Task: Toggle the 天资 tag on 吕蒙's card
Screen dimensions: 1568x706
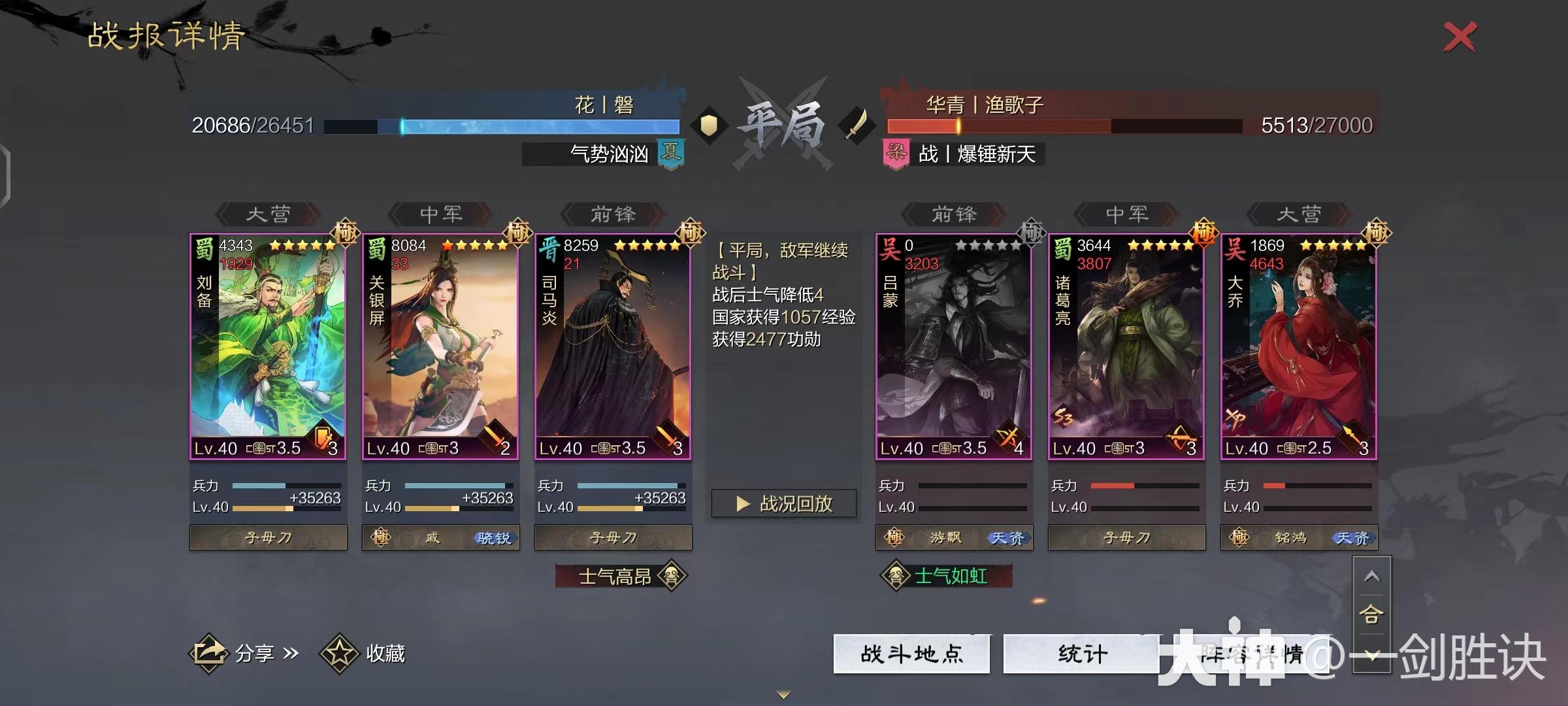Action: click(1011, 537)
